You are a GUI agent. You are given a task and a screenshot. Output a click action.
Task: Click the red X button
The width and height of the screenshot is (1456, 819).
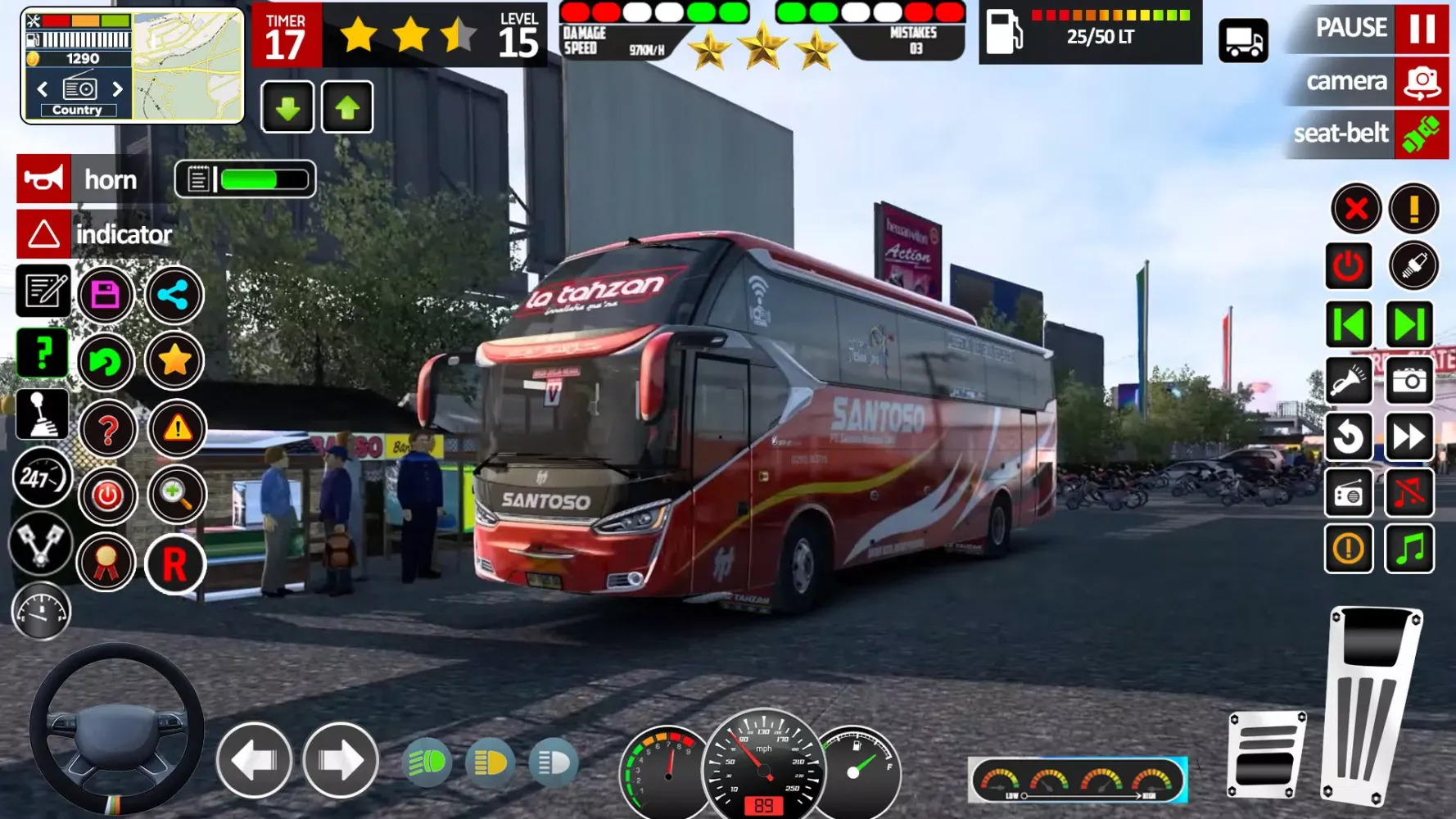[x=1355, y=209]
